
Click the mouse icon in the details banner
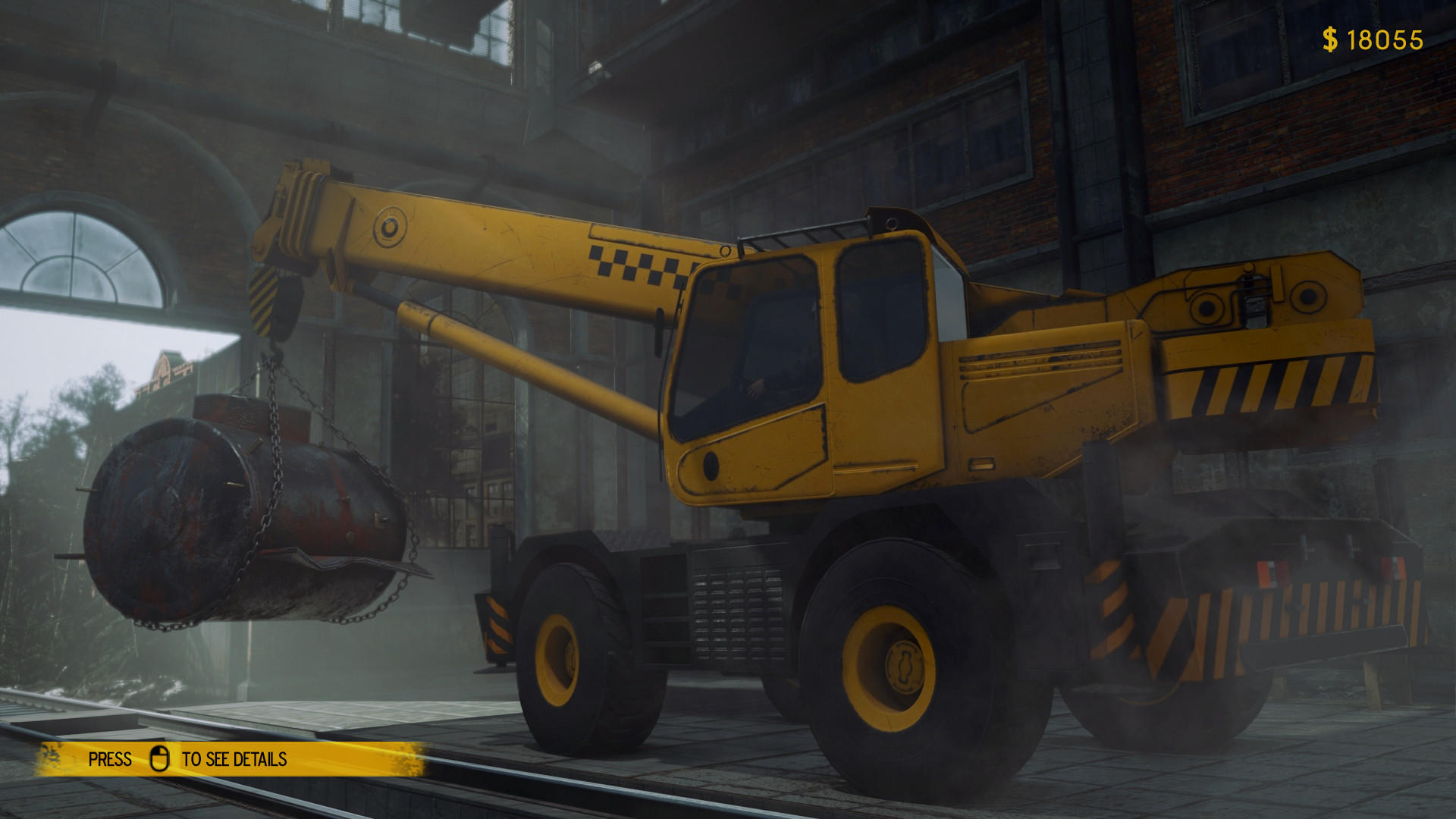[x=161, y=758]
